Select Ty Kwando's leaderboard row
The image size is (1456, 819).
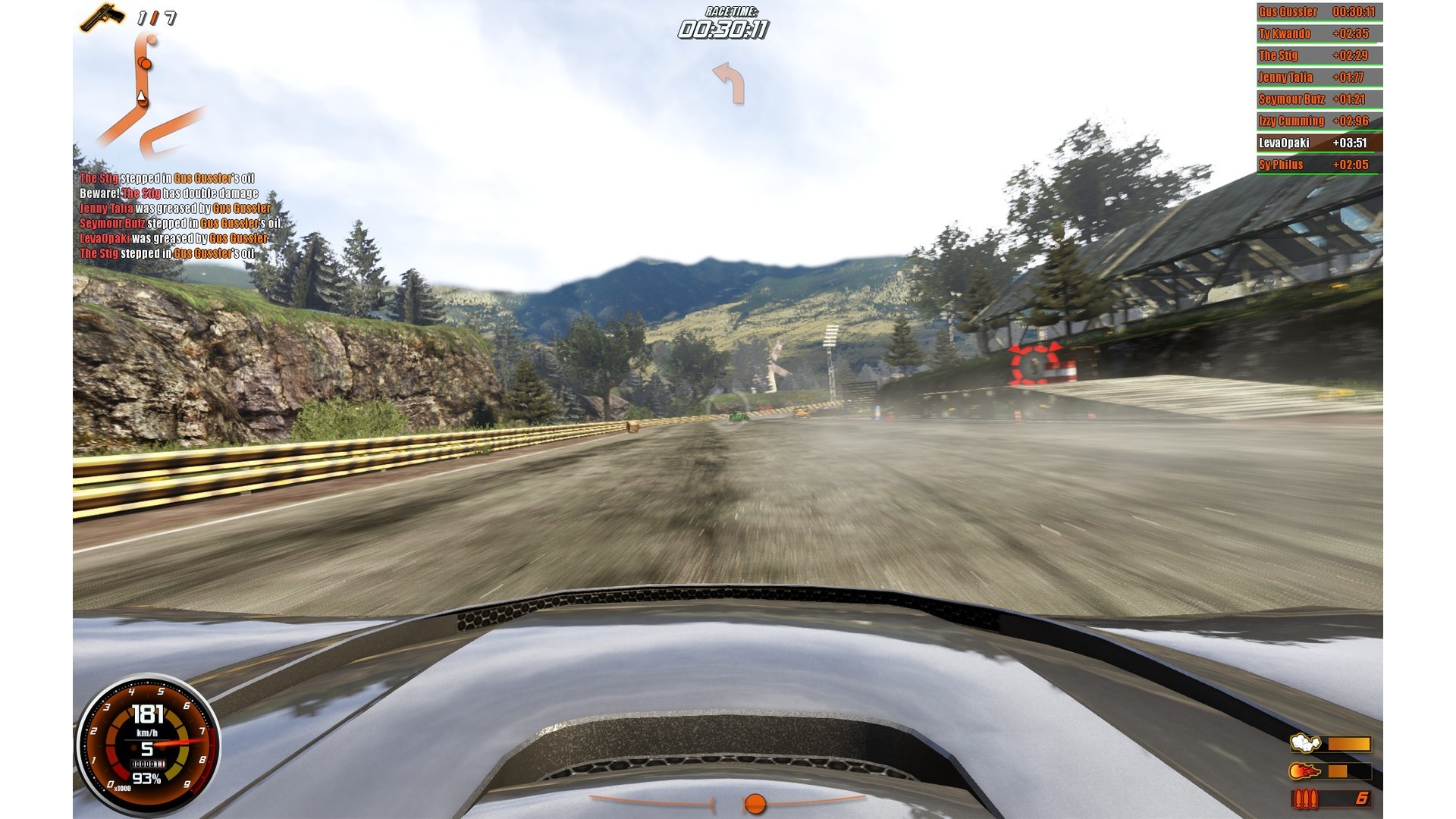coord(1319,34)
